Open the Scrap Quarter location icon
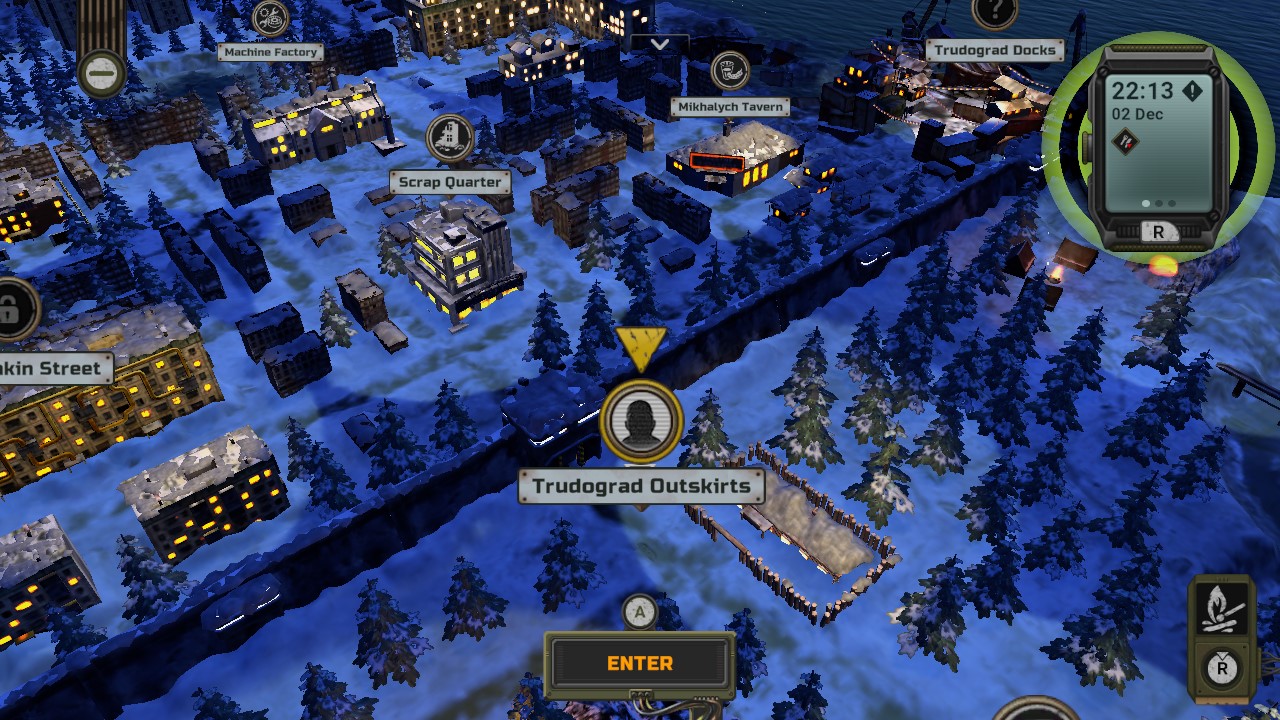The width and height of the screenshot is (1280, 720). point(450,138)
